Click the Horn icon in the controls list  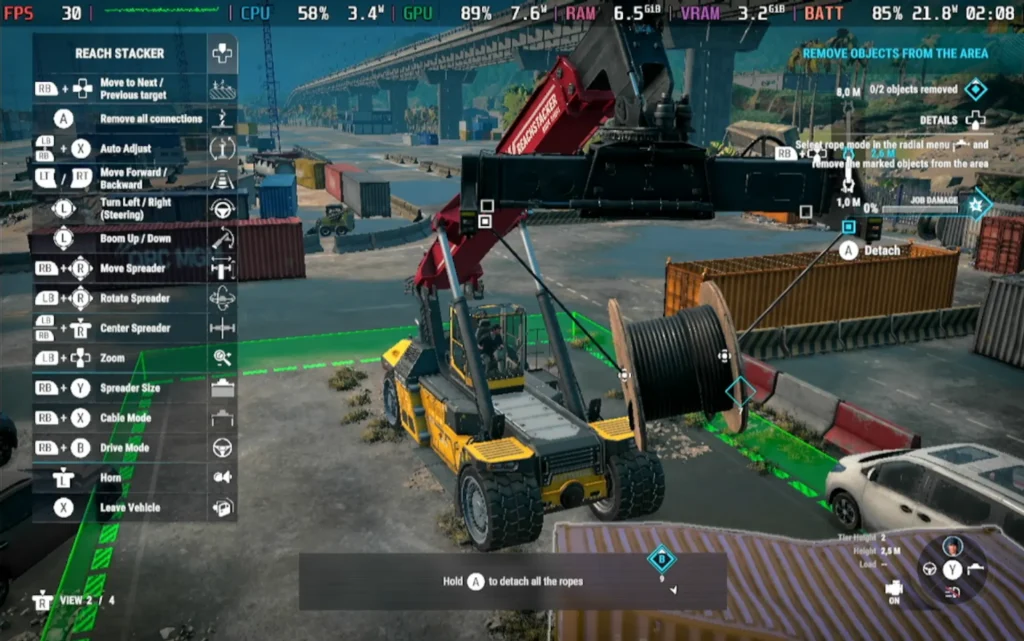point(222,478)
